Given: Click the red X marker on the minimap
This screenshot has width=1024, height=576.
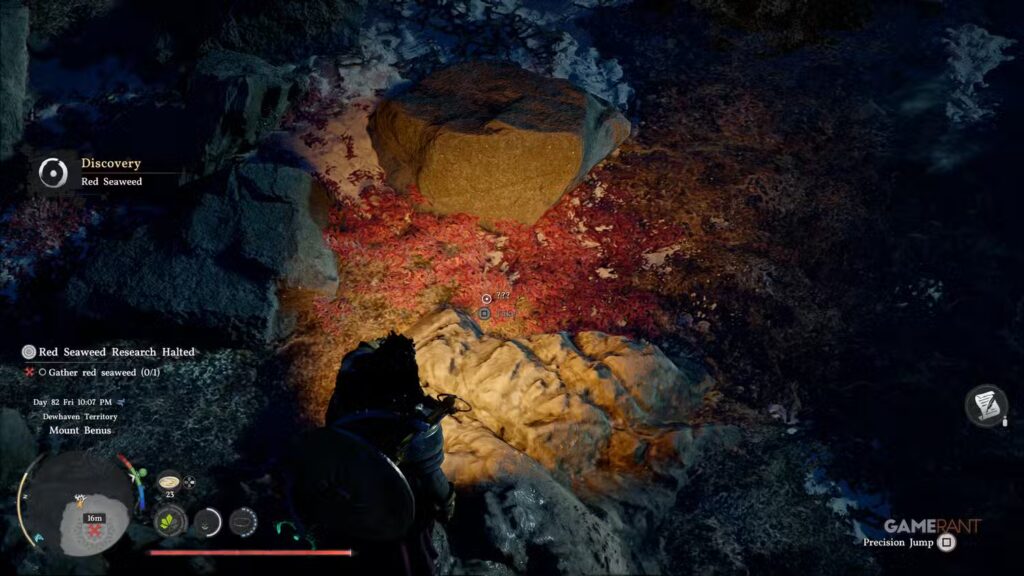Looking at the screenshot, I should 95,531.
